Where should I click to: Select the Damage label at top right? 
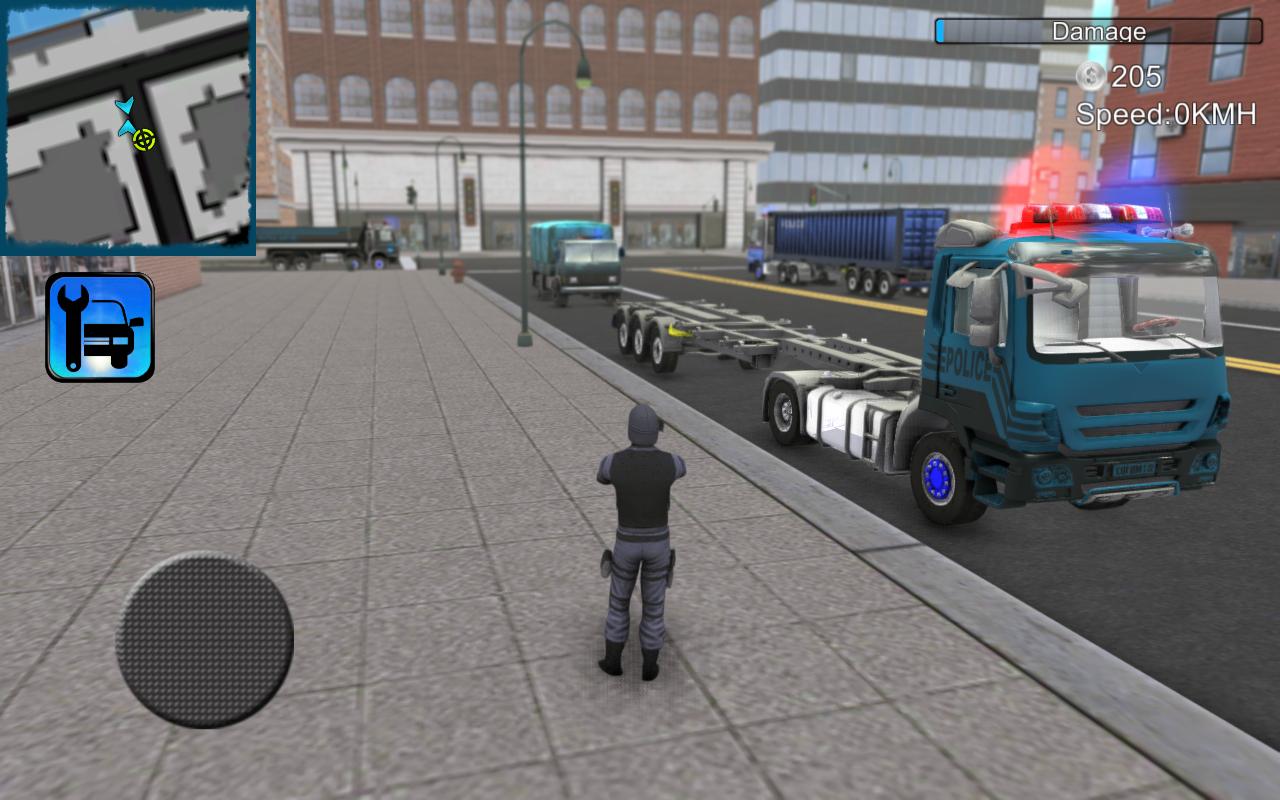click(x=1098, y=31)
